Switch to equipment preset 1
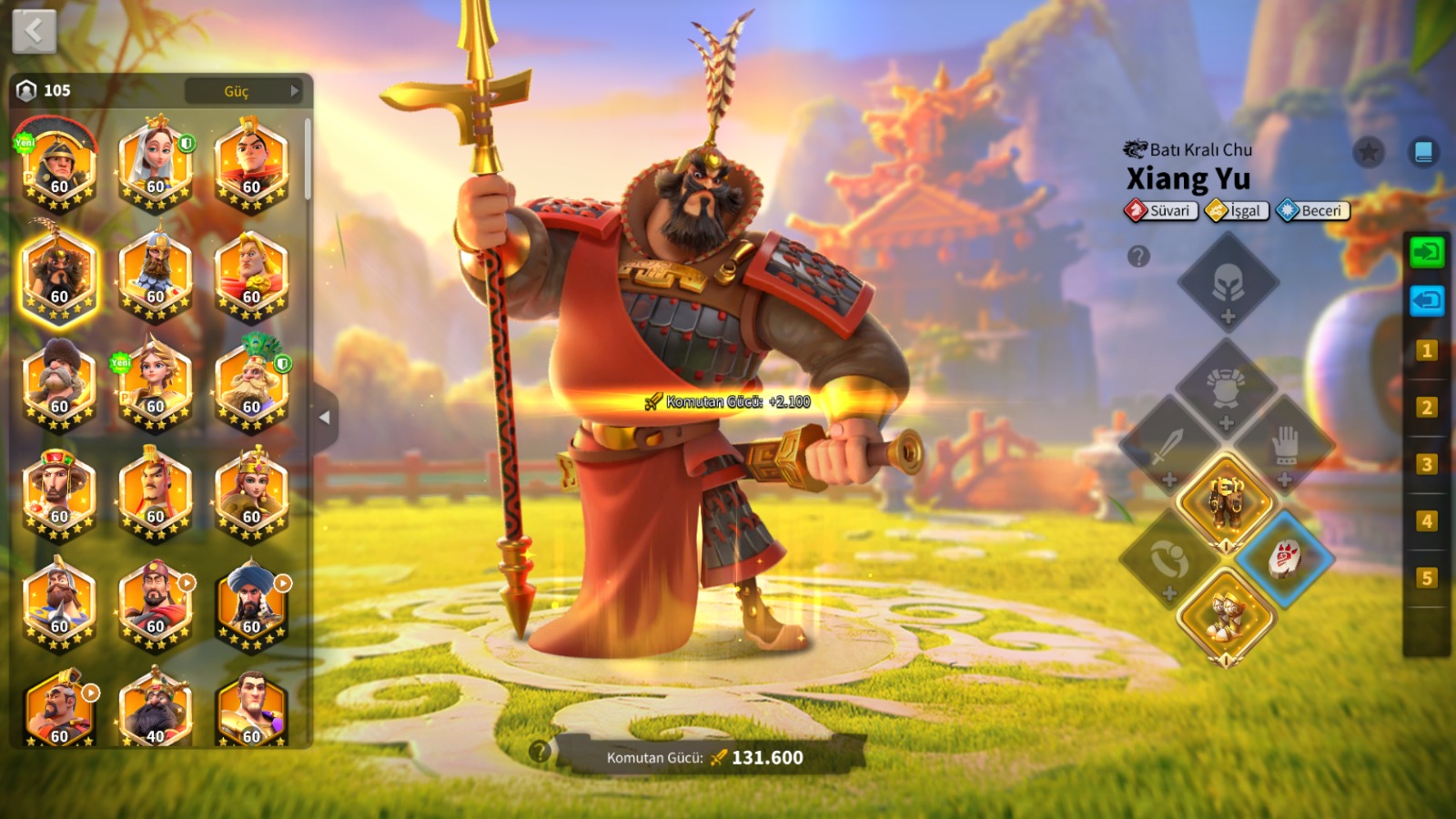Viewport: 1456px width, 819px height. [x=1426, y=351]
